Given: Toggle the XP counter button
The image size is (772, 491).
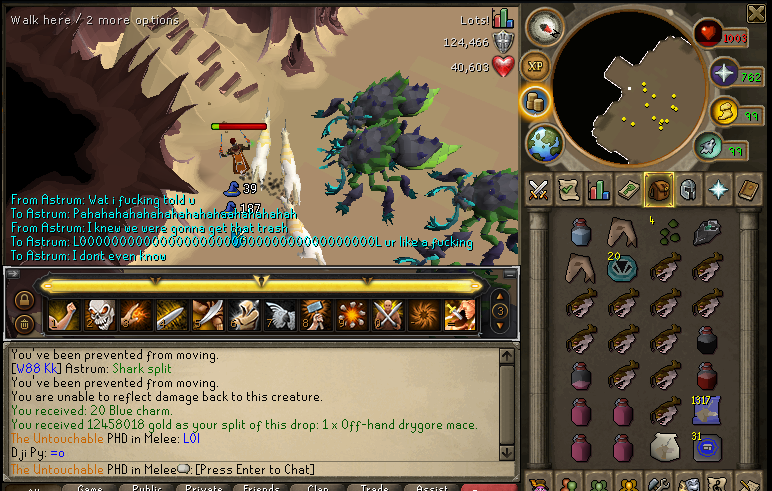Looking at the screenshot, I should (x=535, y=64).
